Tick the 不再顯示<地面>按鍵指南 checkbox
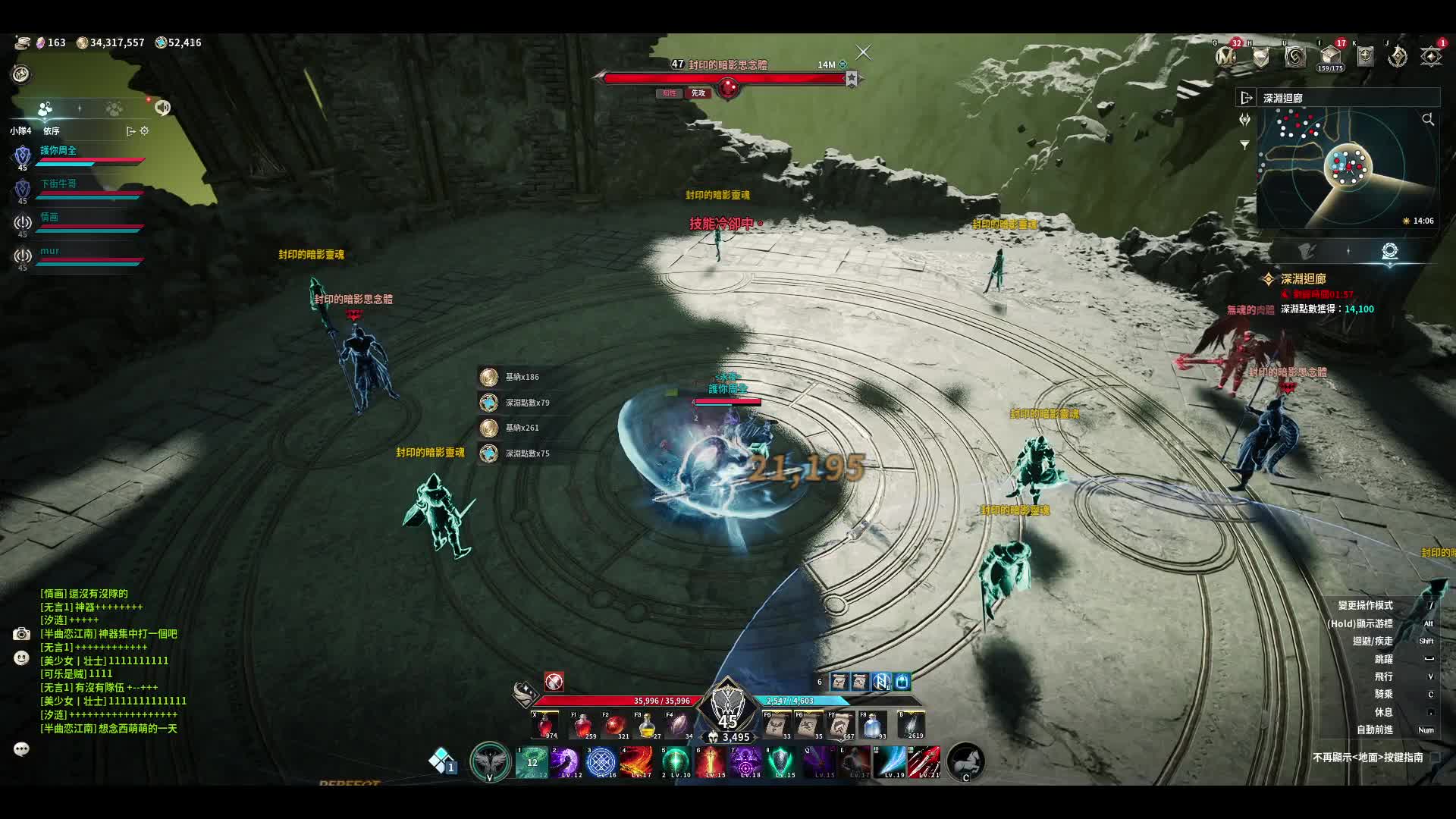 (x=1435, y=757)
